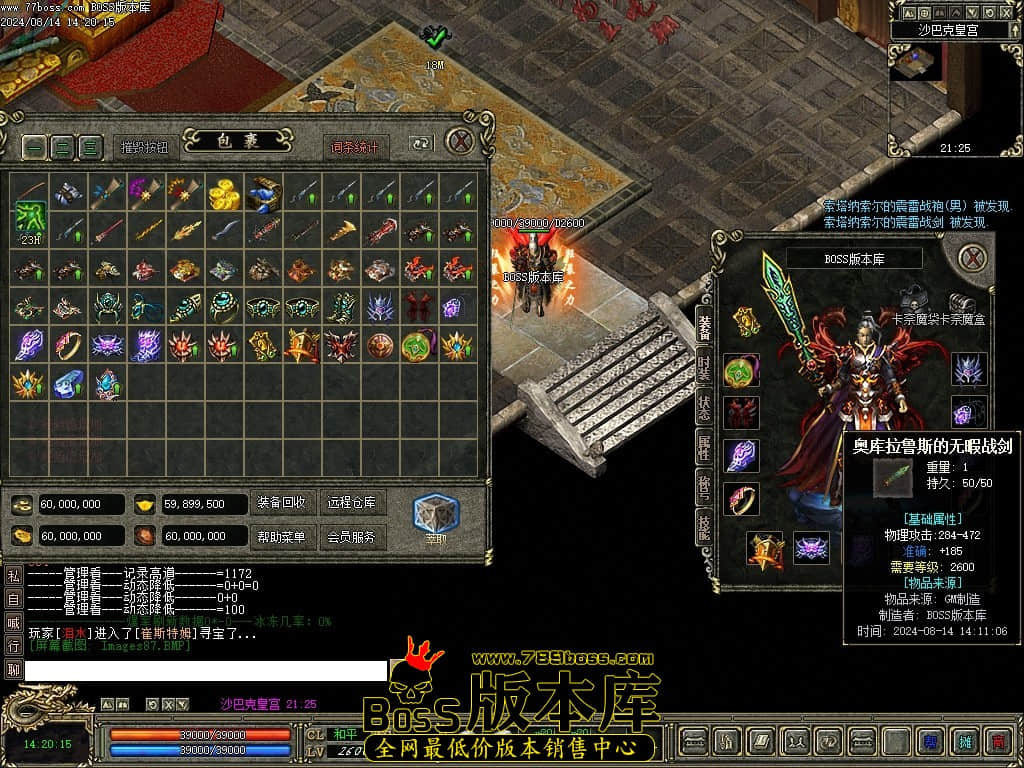
Task: Close the 包裹 bag window
Action: click(460, 141)
